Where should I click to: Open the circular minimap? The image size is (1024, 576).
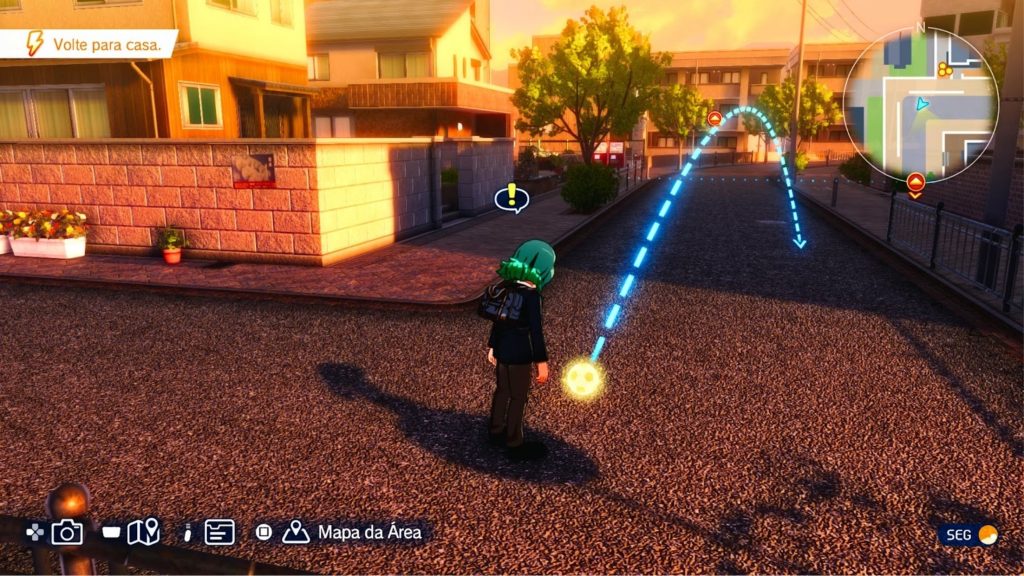point(920,105)
